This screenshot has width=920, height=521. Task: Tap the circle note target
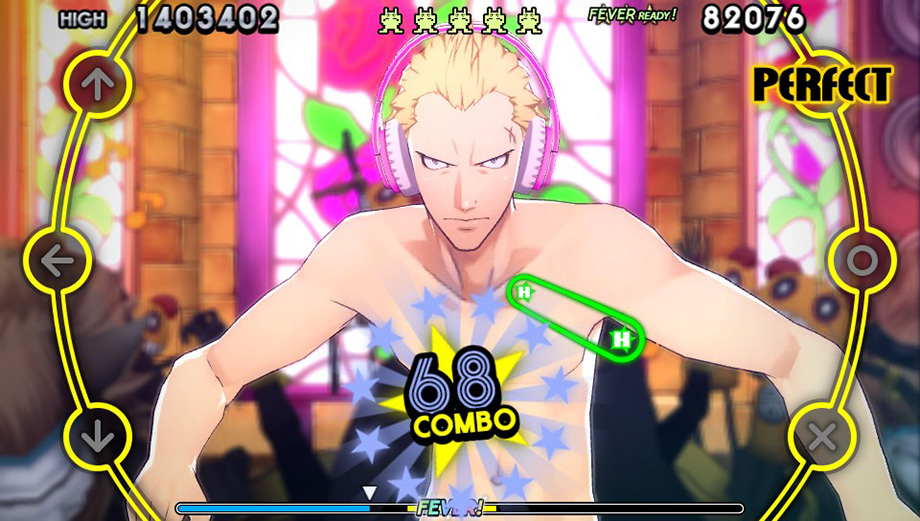tap(861, 261)
